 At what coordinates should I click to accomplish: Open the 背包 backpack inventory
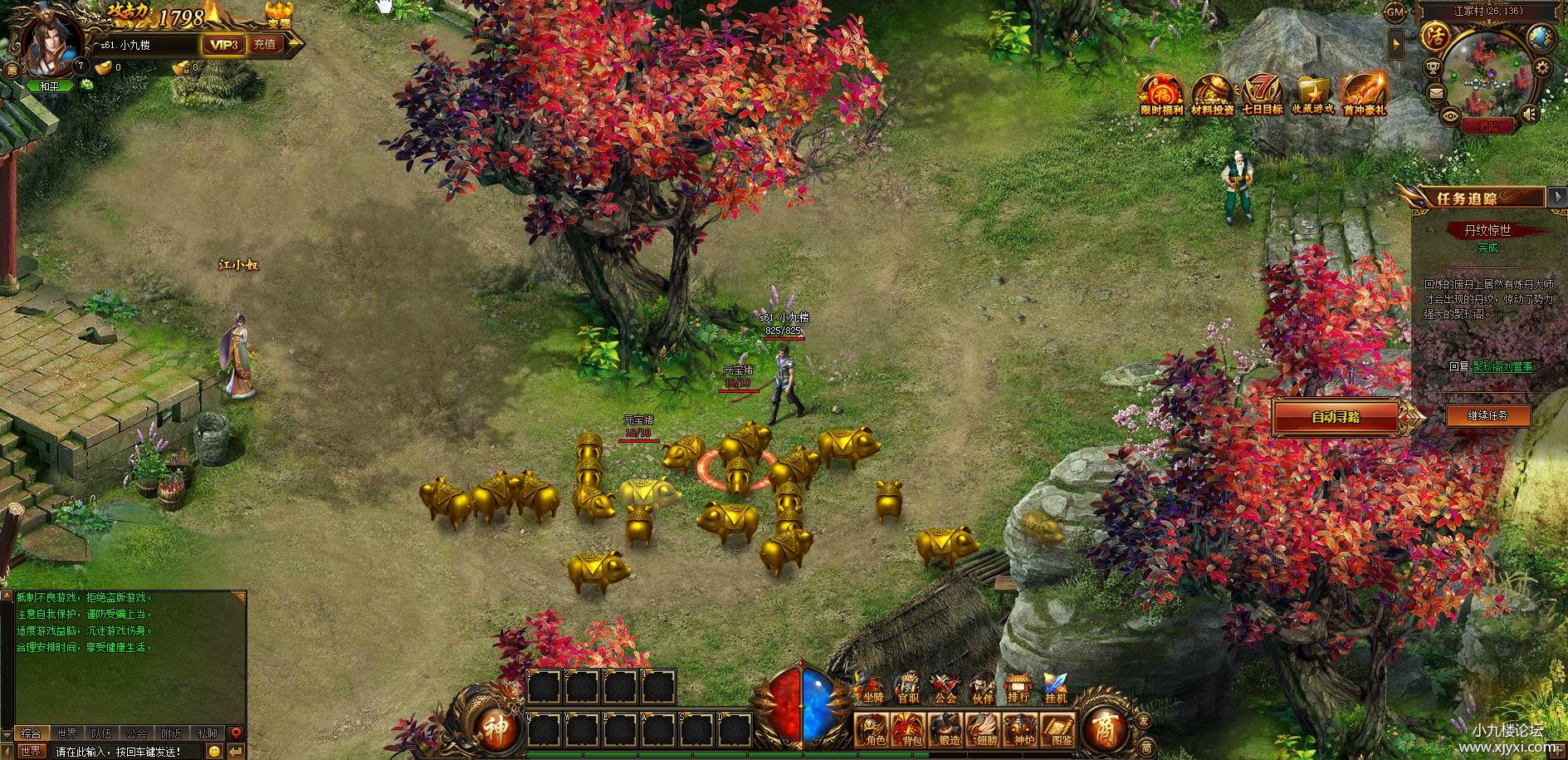click(x=911, y=729)
